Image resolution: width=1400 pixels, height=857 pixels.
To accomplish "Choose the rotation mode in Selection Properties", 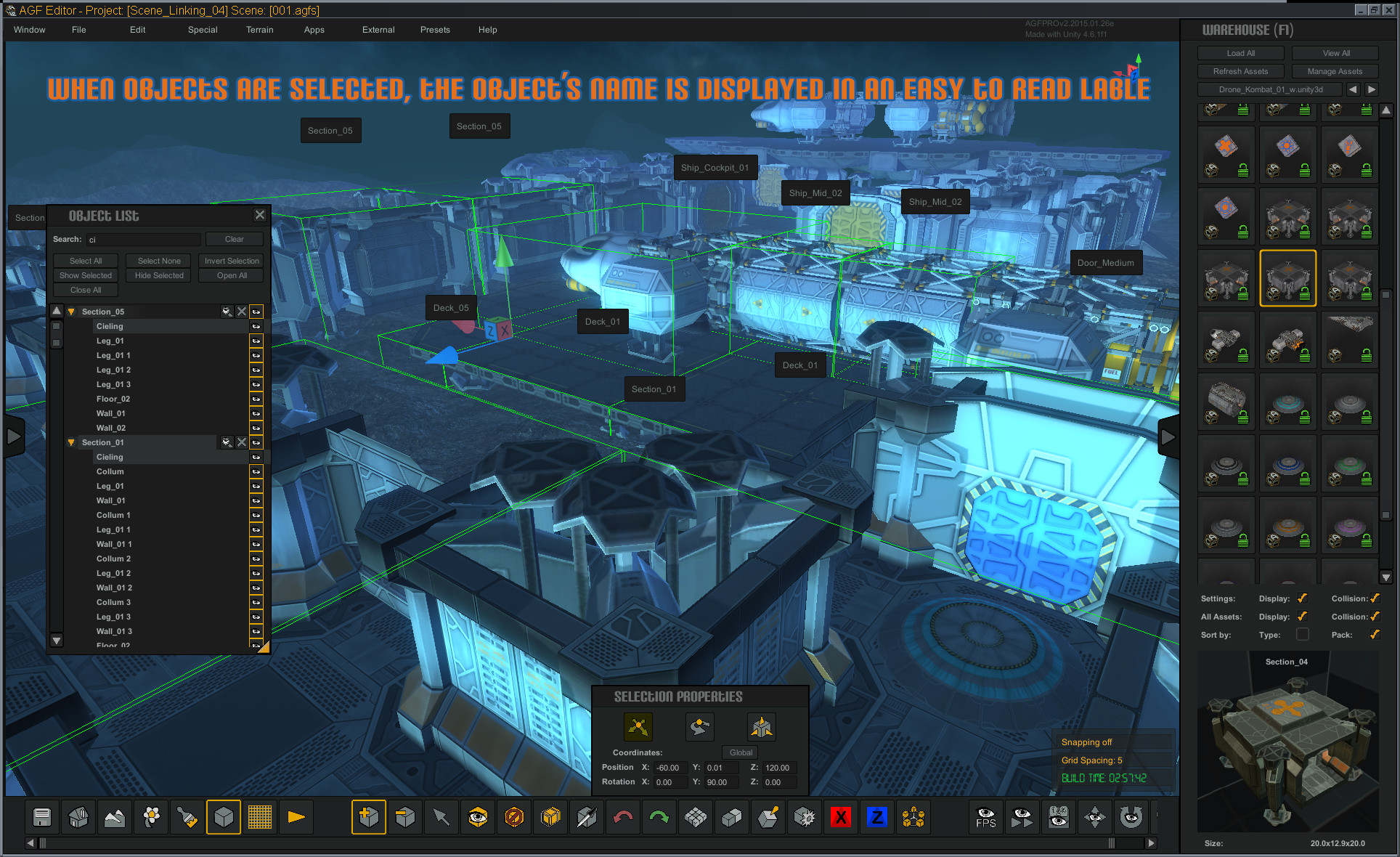I will pos(699,727).
